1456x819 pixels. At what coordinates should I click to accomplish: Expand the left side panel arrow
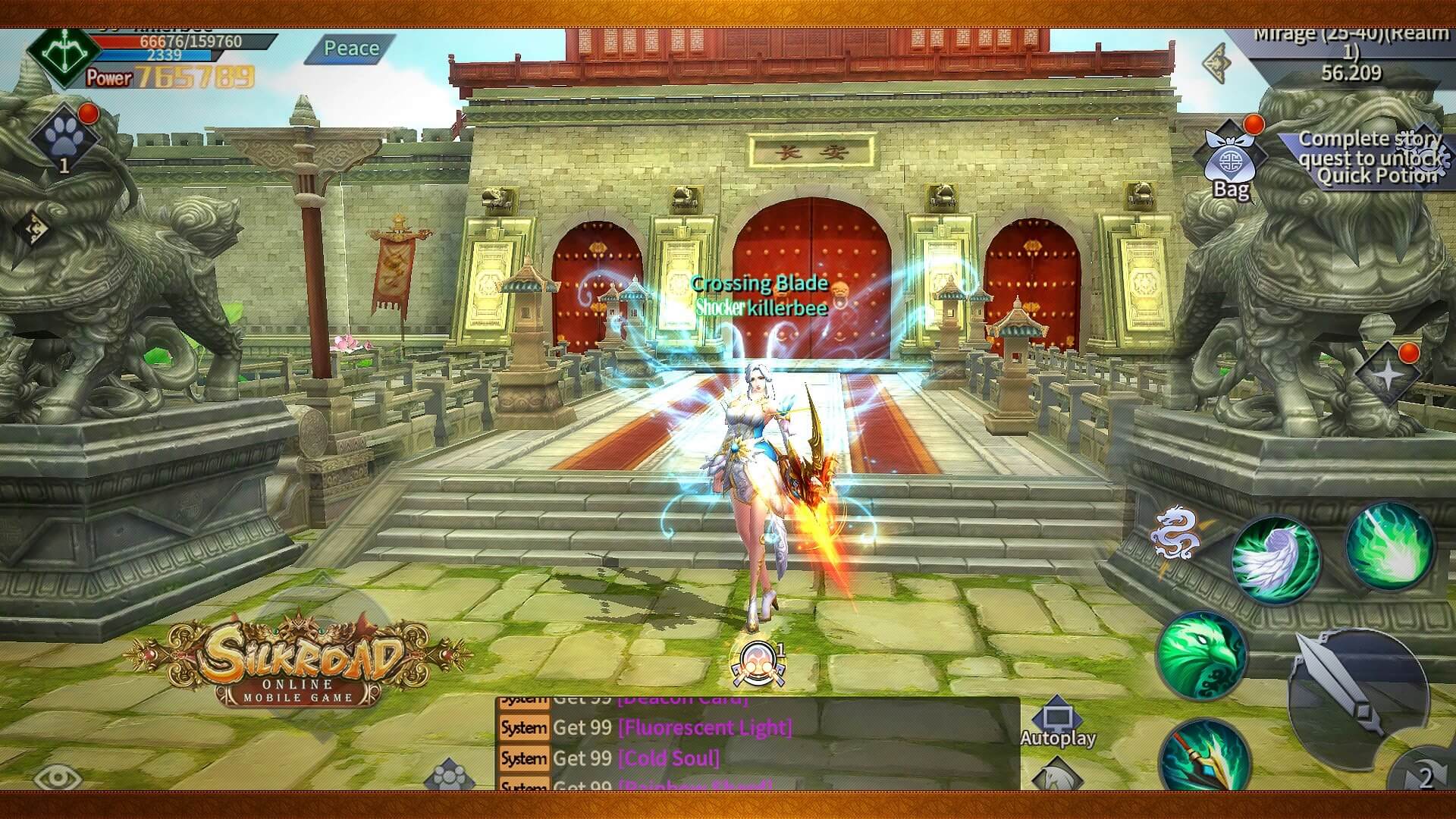33,227
